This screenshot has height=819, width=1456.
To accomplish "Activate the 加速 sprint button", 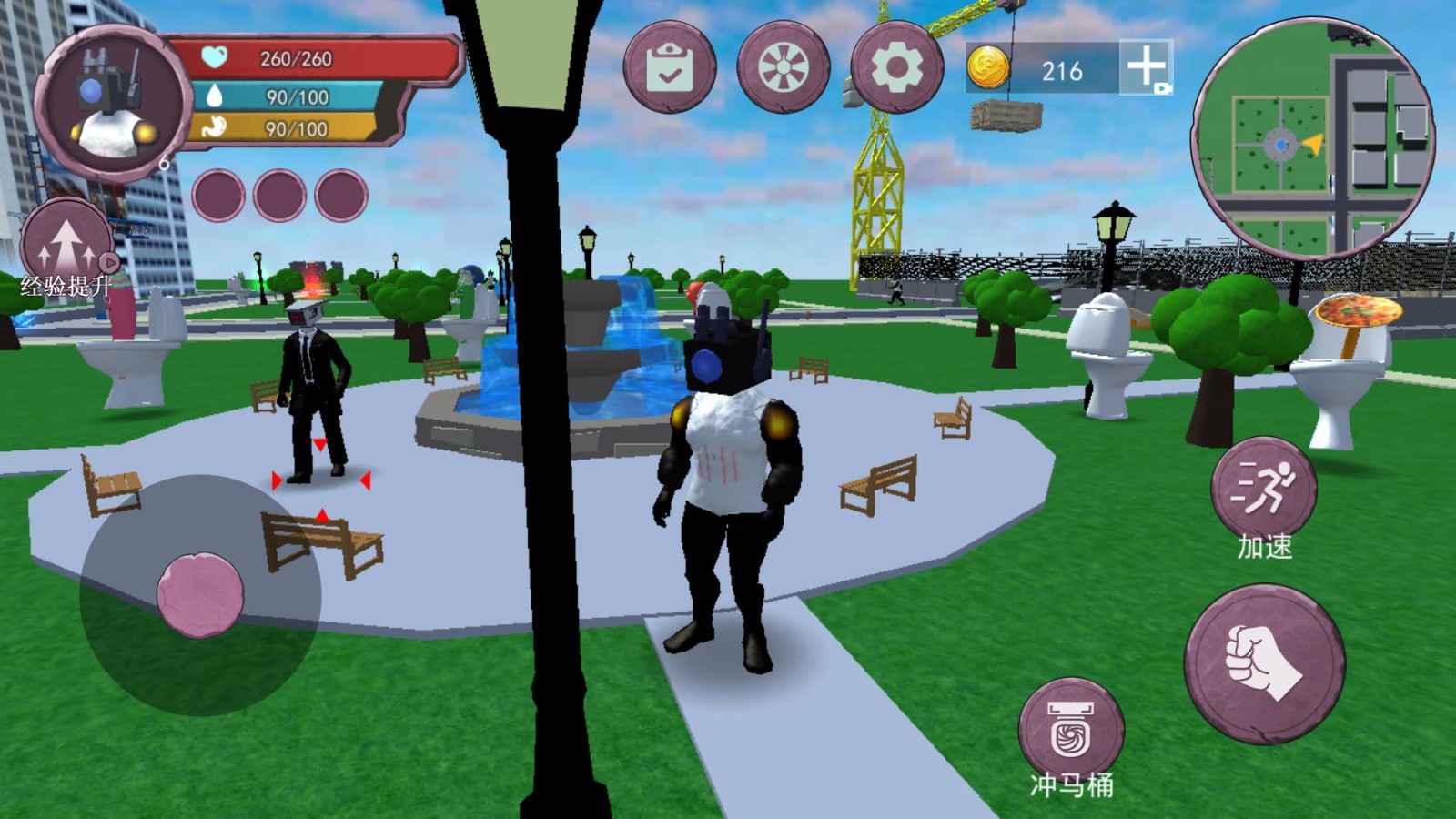I will [1264, 490].
